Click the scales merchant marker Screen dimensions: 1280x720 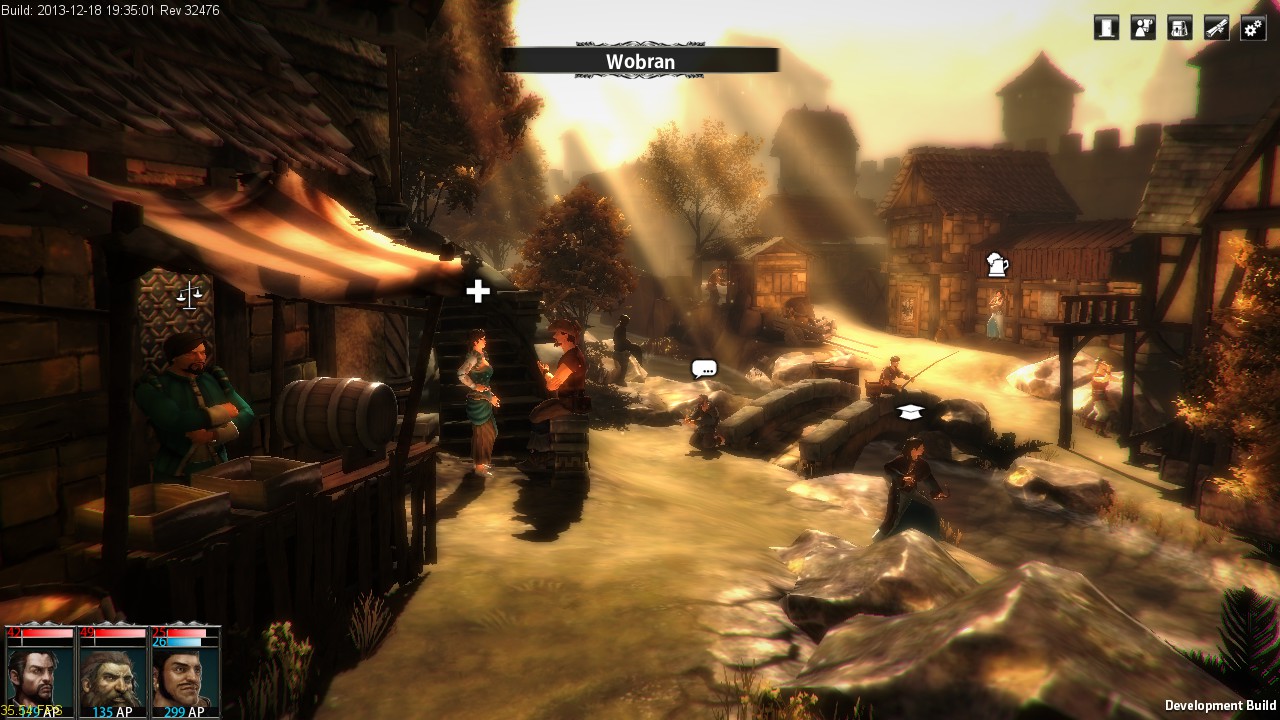click(188, 295)
